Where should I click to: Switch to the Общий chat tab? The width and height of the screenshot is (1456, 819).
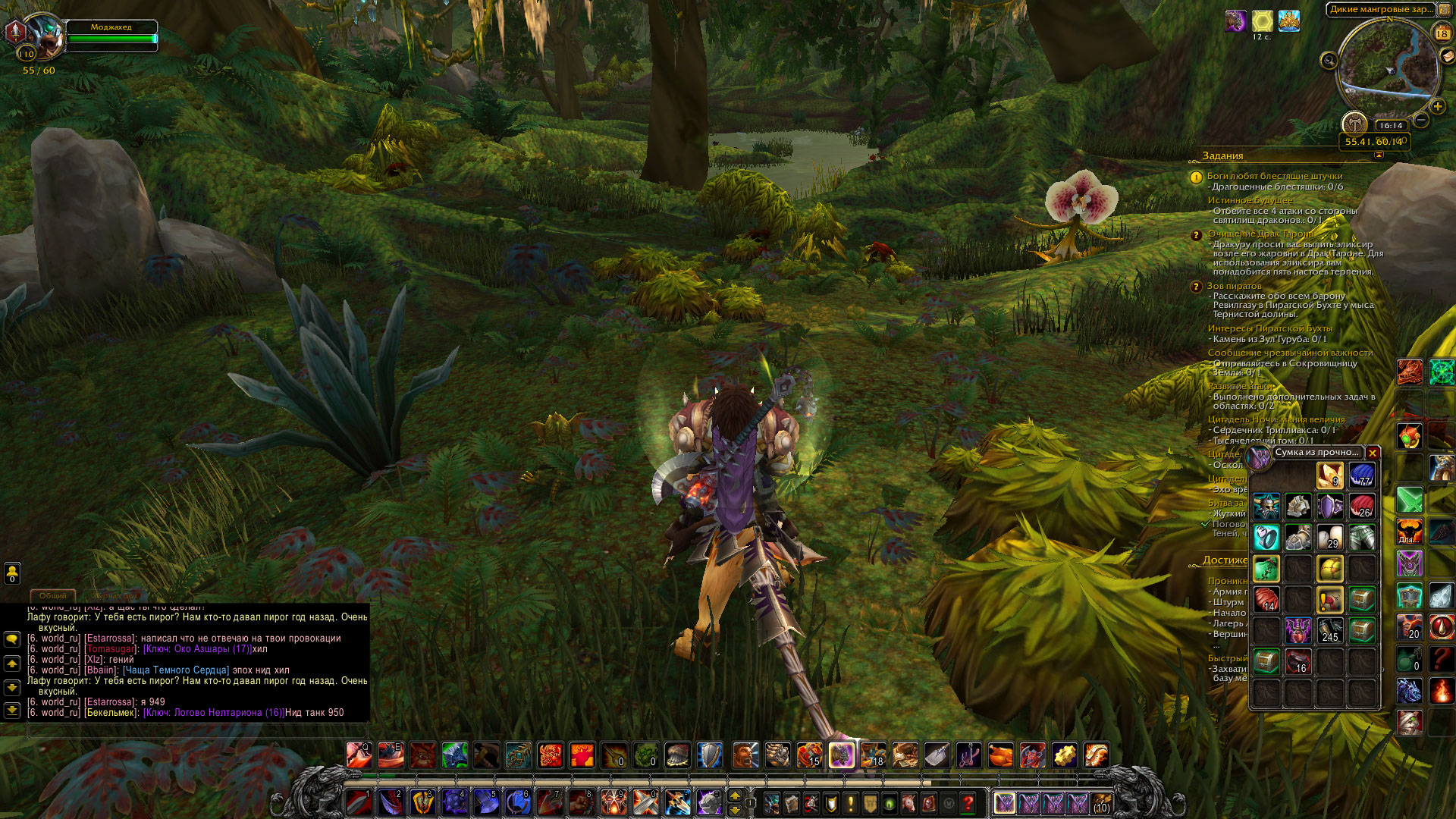53,595
